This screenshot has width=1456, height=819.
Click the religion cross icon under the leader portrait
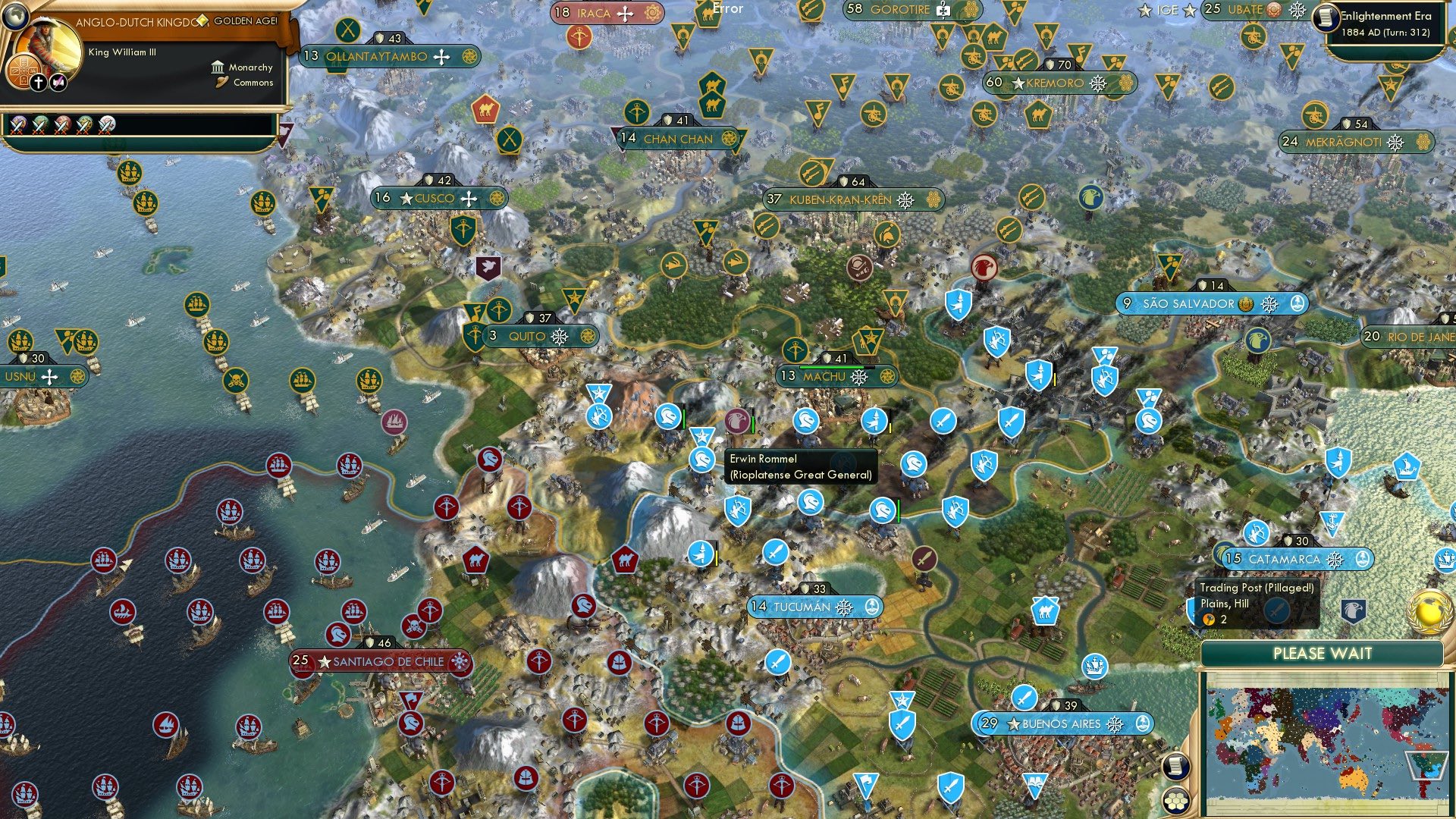tap(37, 82)
